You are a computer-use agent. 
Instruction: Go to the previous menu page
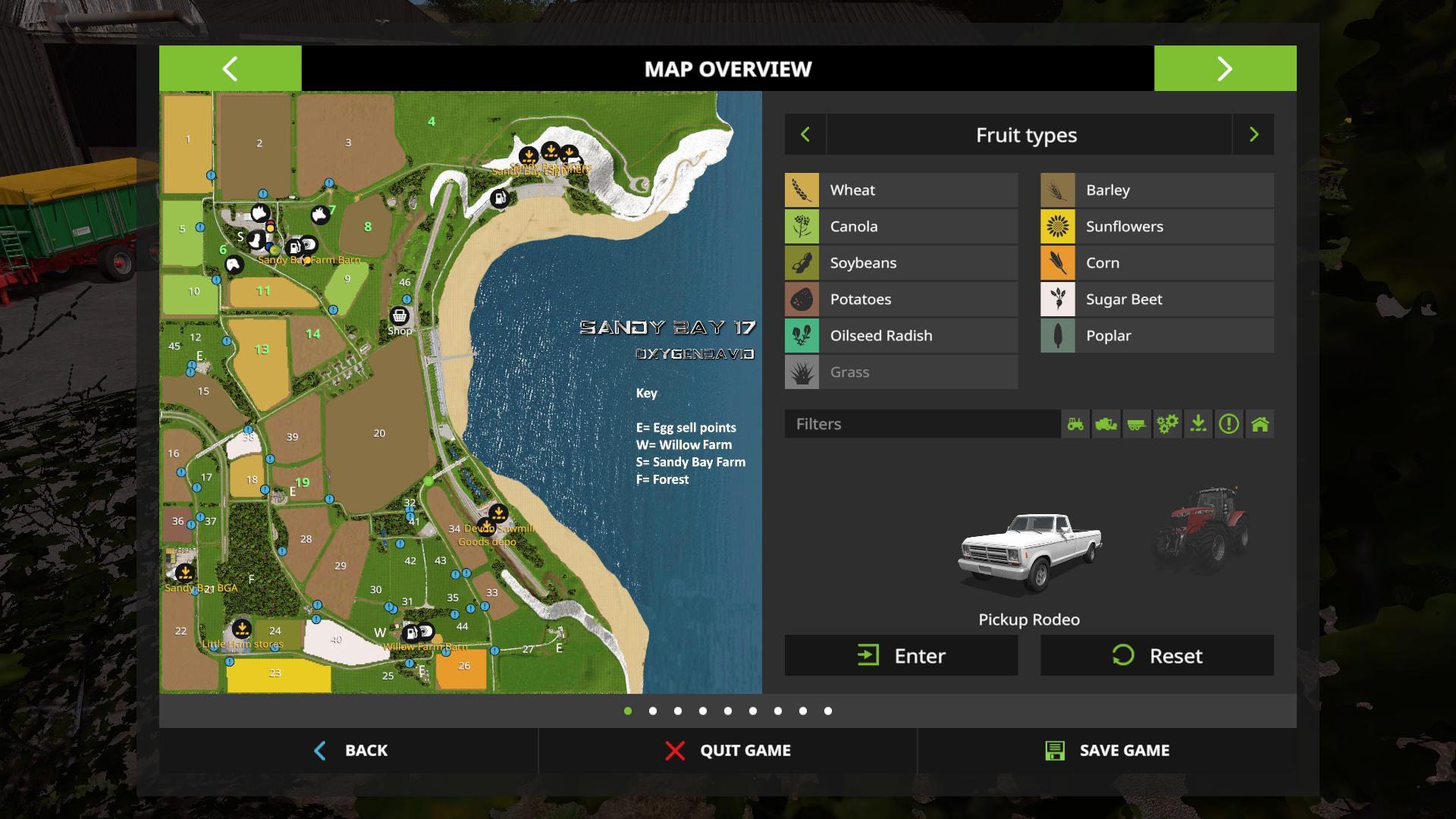(x=230, y=68)
